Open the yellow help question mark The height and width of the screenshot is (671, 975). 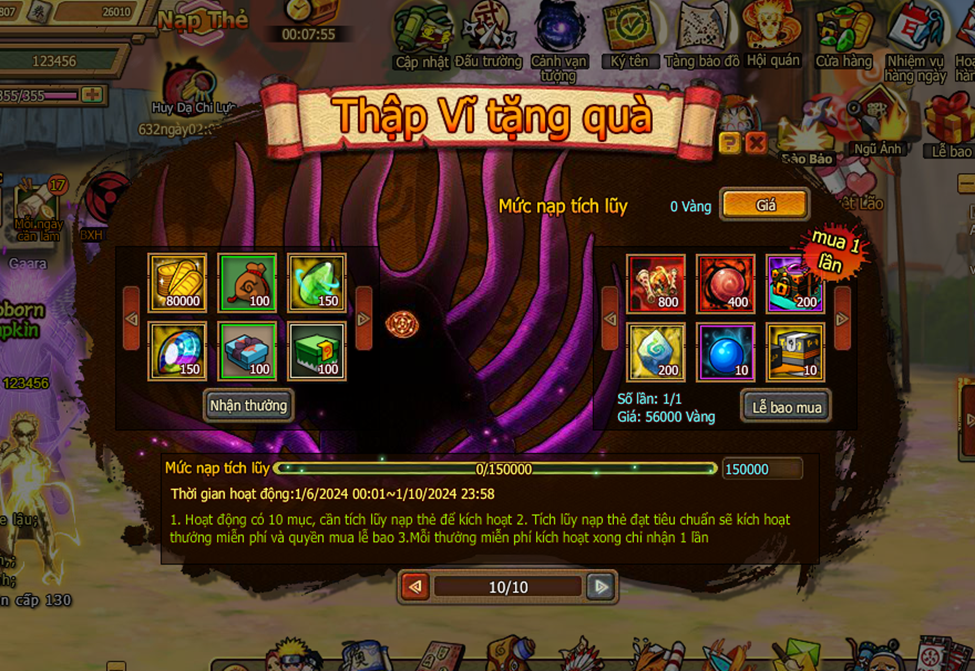click(x=730, y=143)
